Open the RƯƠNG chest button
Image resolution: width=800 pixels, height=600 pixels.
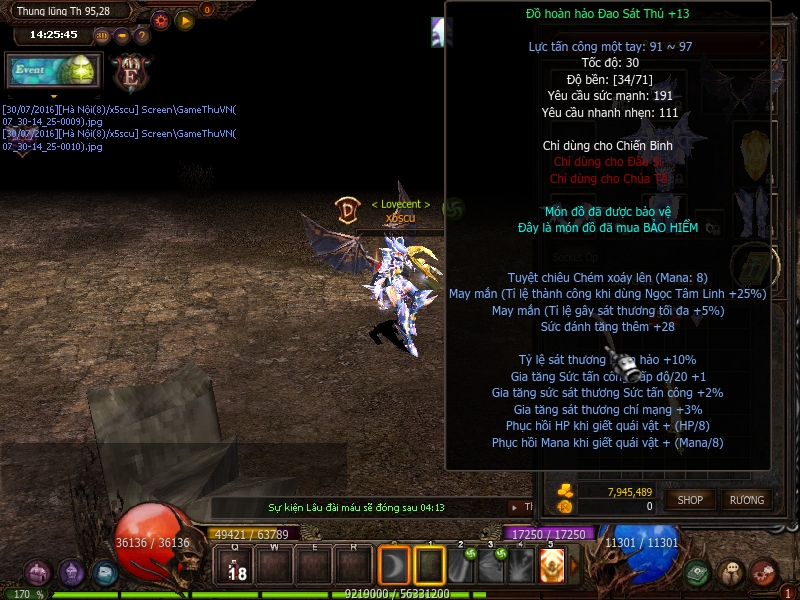pyautogui.click(x=746, y=499)
